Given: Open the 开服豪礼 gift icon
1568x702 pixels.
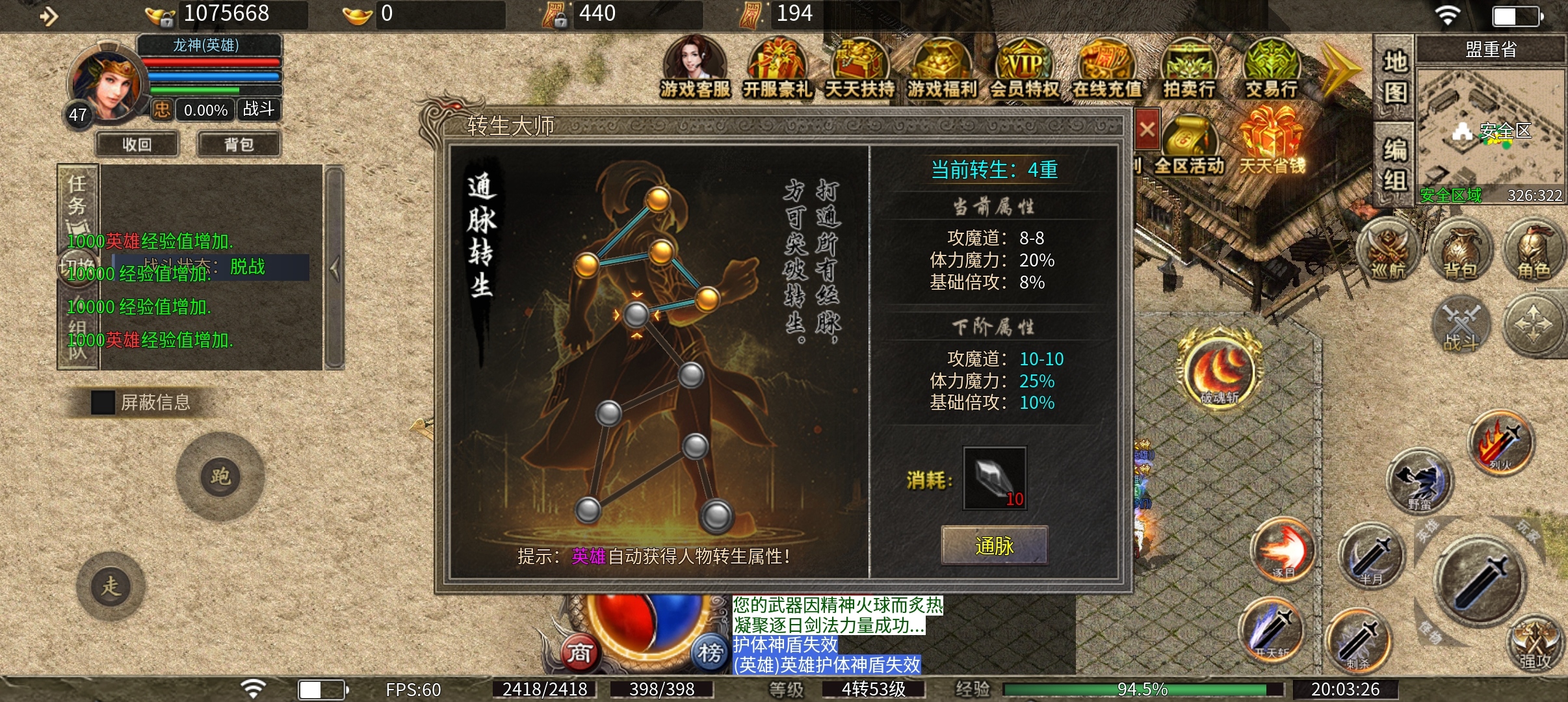Looking at the screenshot, I should tap(777, 68).
